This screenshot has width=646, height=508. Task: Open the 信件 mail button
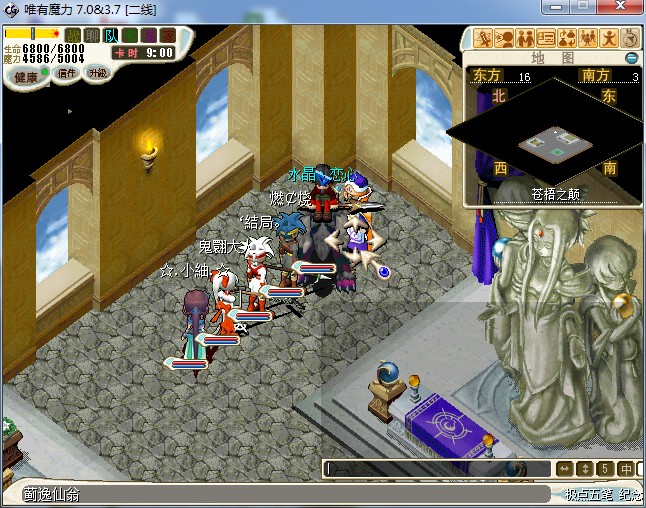click(68, 74)
